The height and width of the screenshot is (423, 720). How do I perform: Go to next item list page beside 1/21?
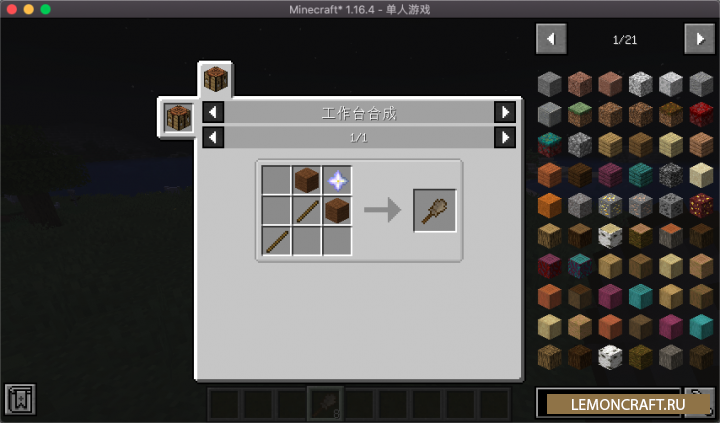tap(699, 39)
